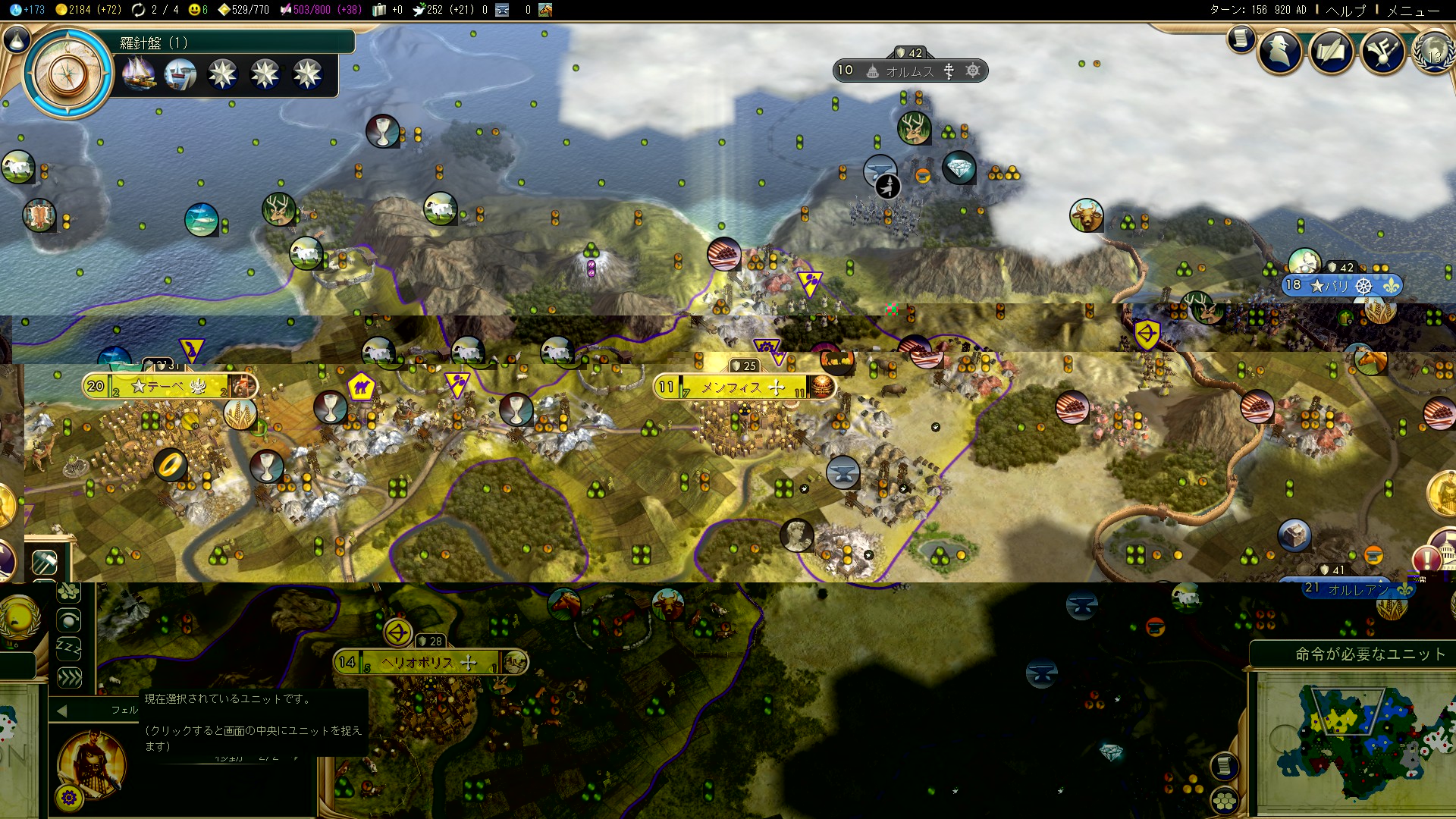Choose the skip turn chevrons action
Image resolution: width=1456 pixels, height=819 pixels.
pyautogui.click(x=69, y=677)
